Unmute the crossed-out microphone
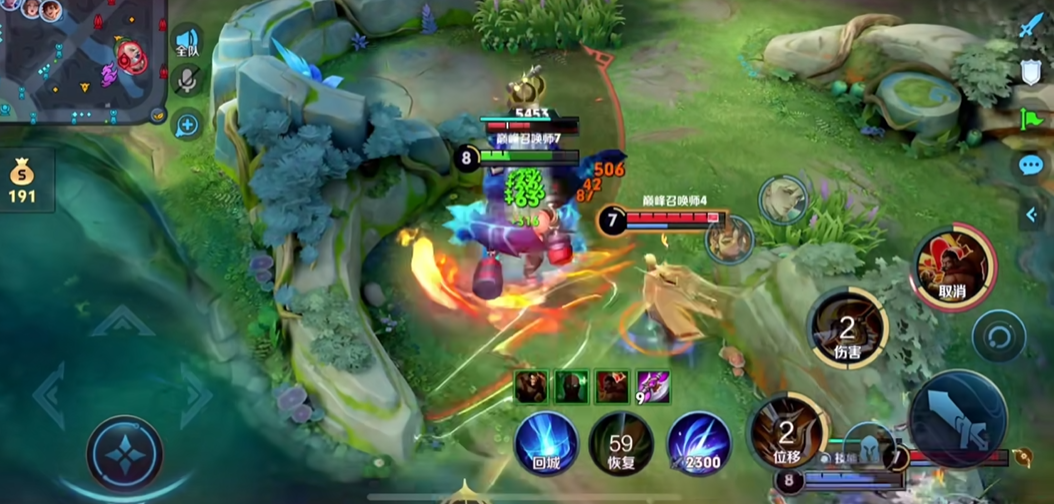The width and height of the screenshot is (1054, 504). coord(187,81)
